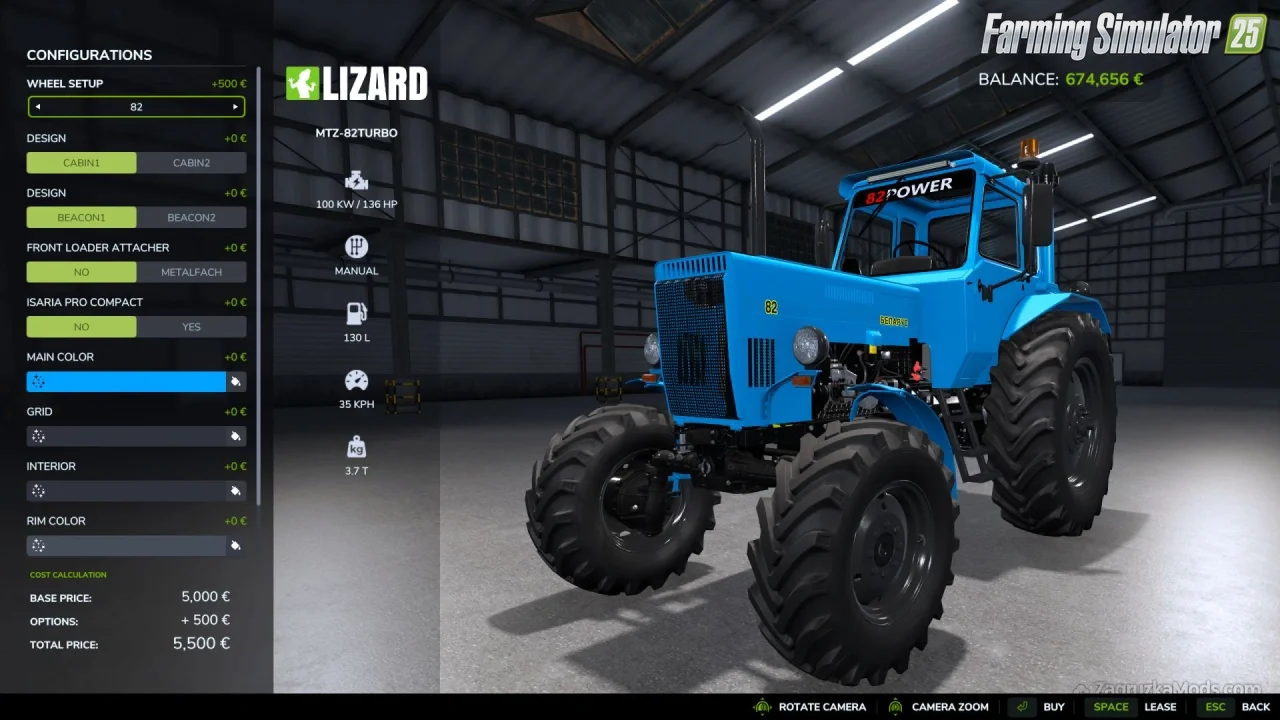Click the rim color paint bucket icon
Image resolution: width=1280 pixels, height=720 pixels.
(x=236, y=546)
